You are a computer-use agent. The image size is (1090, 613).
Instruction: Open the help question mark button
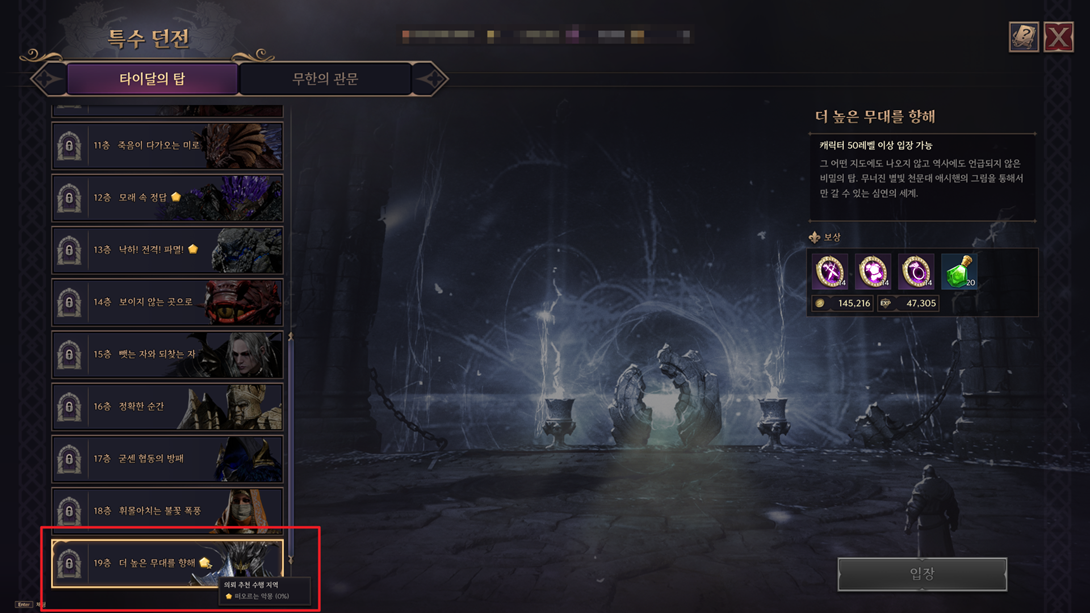(1023, 37)
